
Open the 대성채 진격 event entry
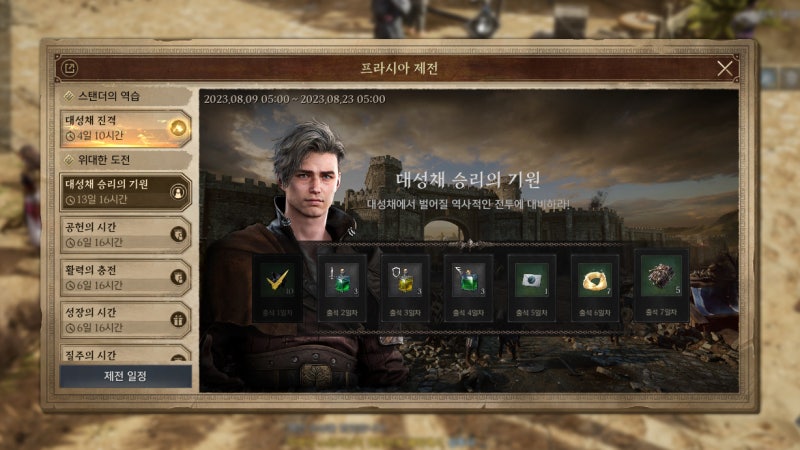pyautogui.click(x=125, y=128)
